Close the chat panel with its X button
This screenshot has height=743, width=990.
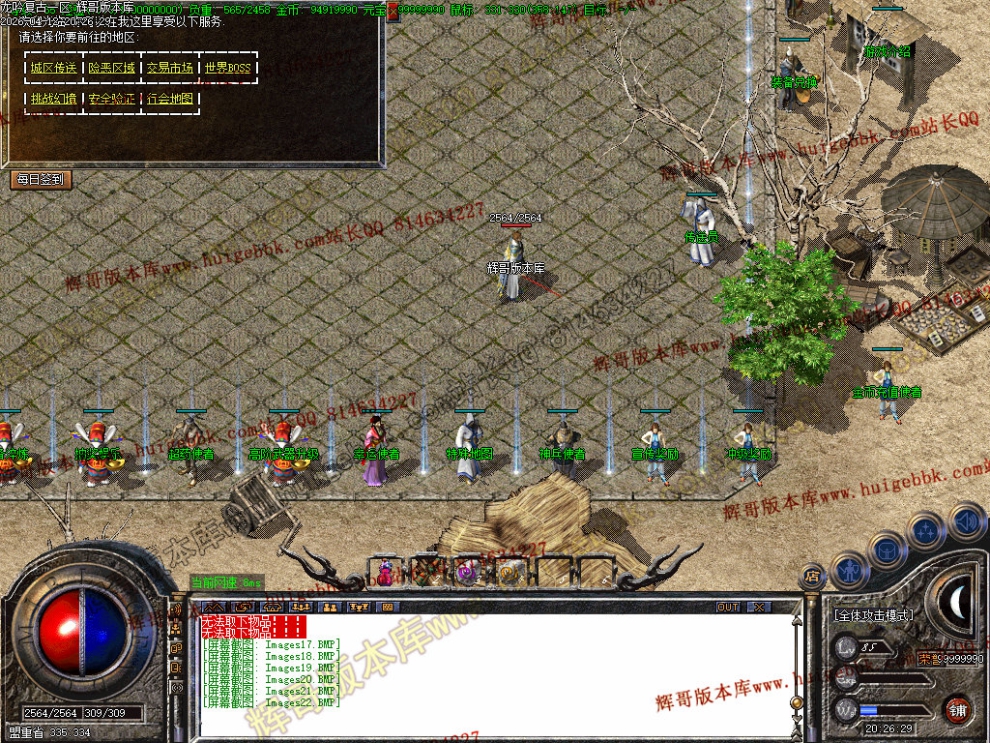pyautogui.click(x=758, y=607)
